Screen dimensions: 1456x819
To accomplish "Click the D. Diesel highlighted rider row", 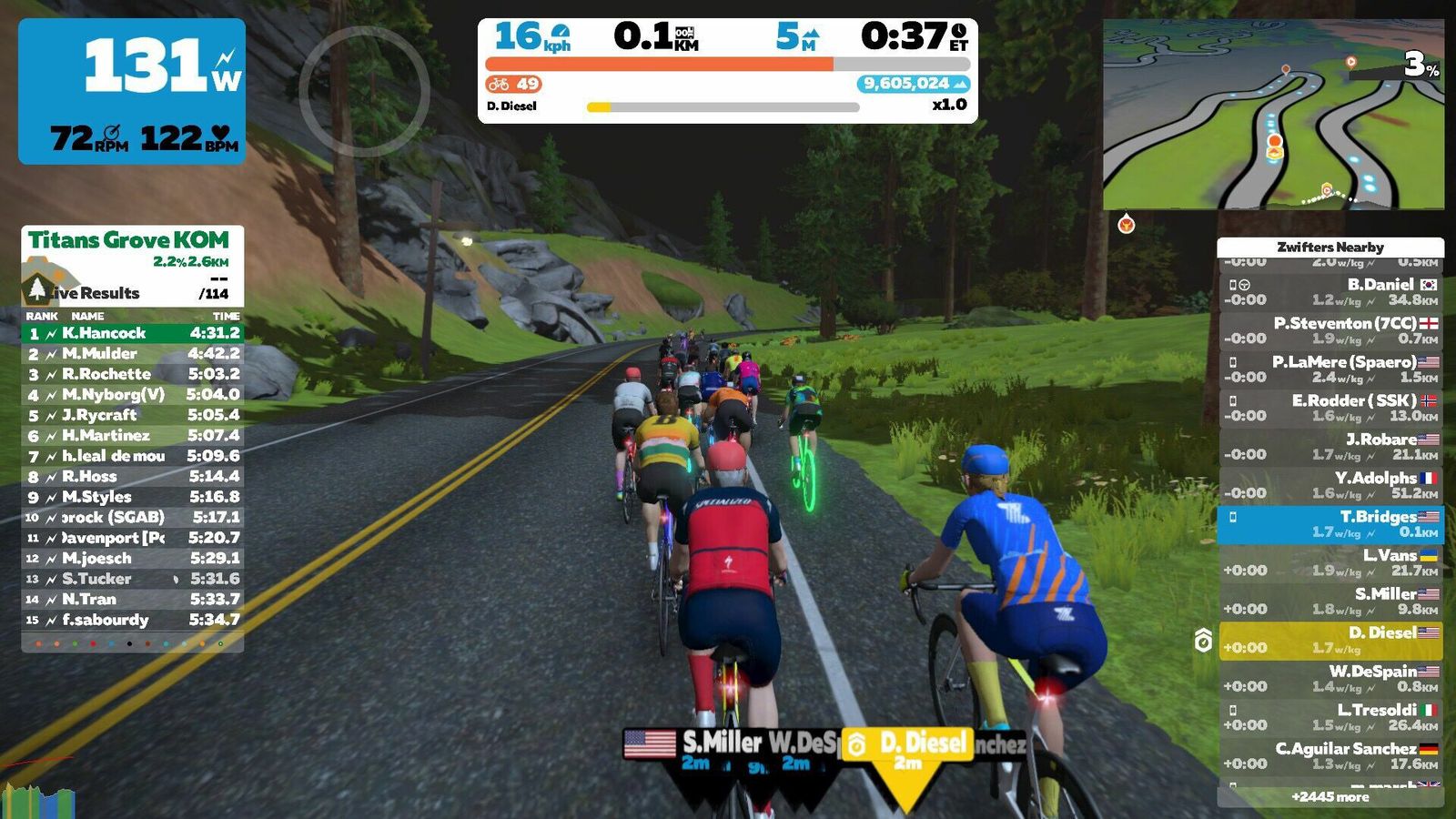I will (1330, 640).
